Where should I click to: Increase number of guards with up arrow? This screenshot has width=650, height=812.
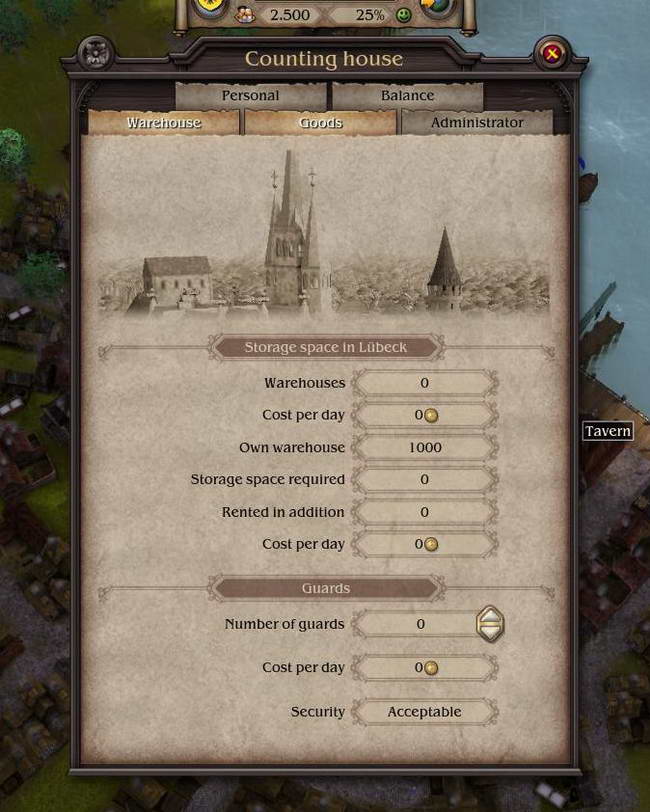pos(489,616)
